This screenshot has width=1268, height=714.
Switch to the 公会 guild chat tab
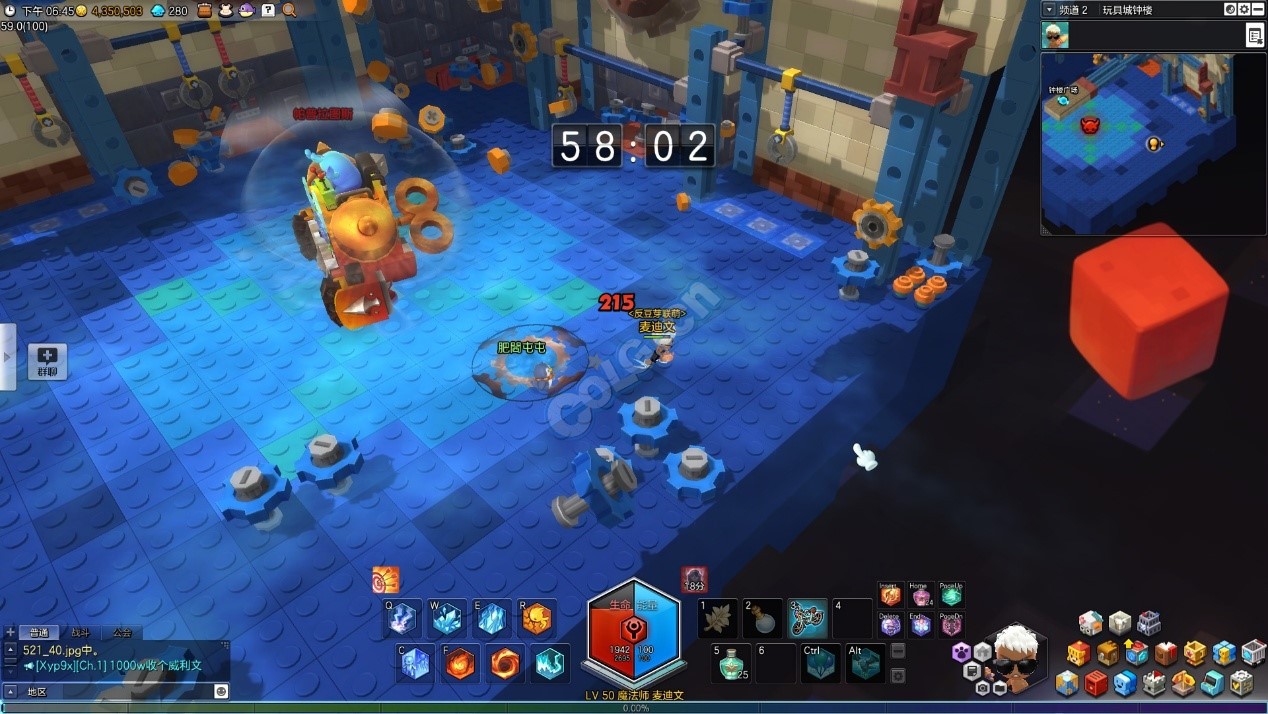122,632
